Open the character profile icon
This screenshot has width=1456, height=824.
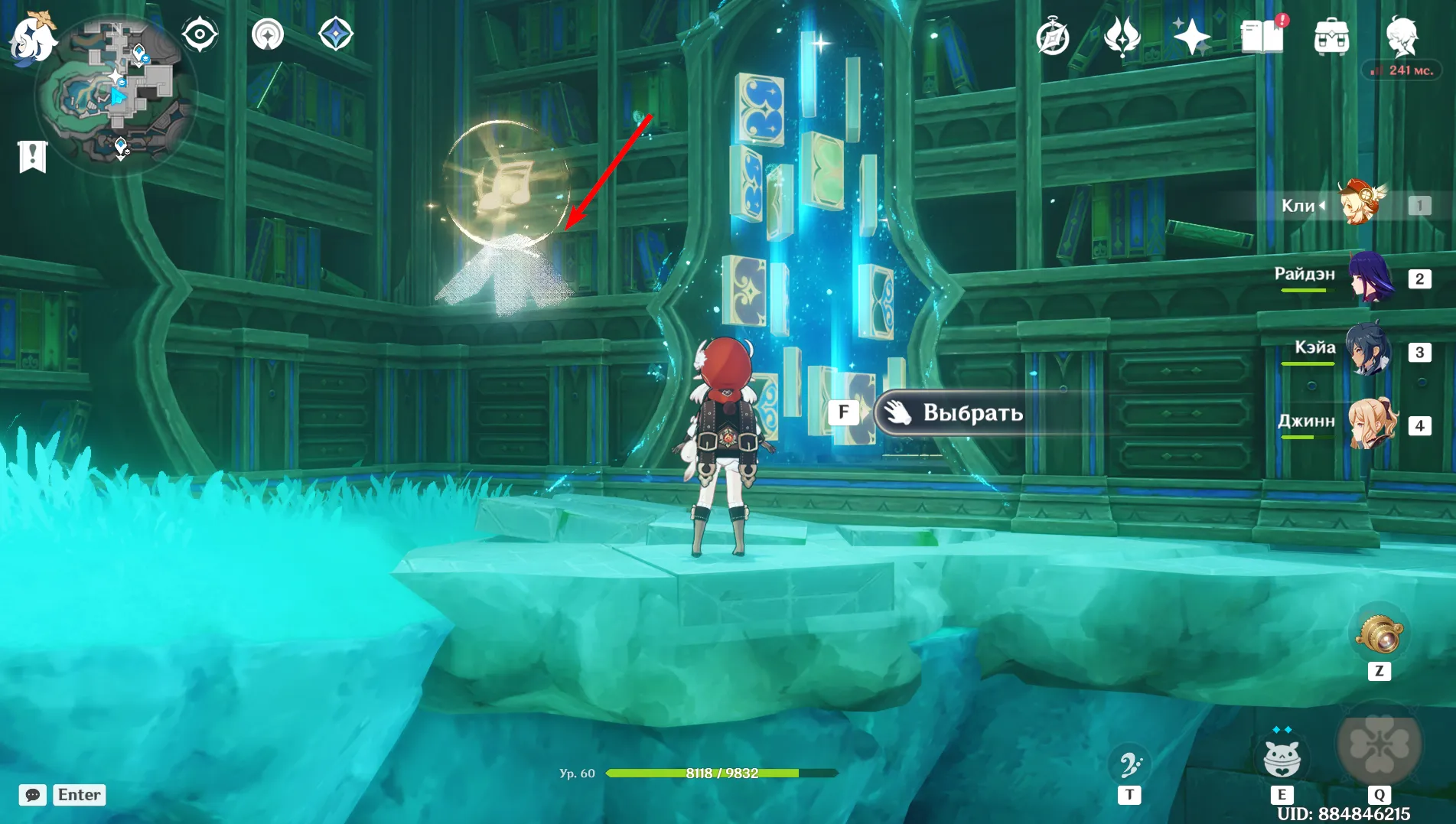tap(1402, 37)
